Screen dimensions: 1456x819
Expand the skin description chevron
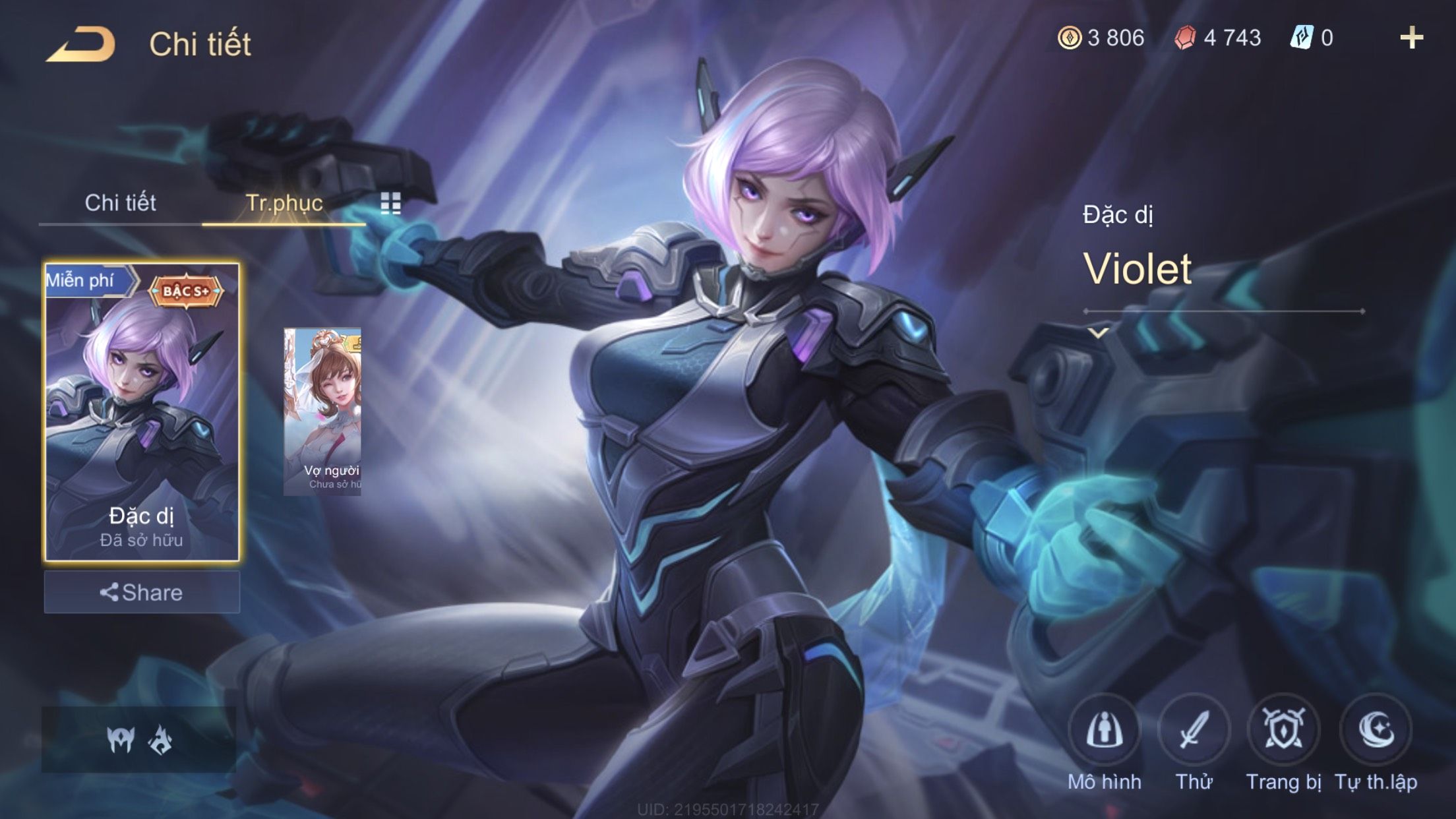1098,333
